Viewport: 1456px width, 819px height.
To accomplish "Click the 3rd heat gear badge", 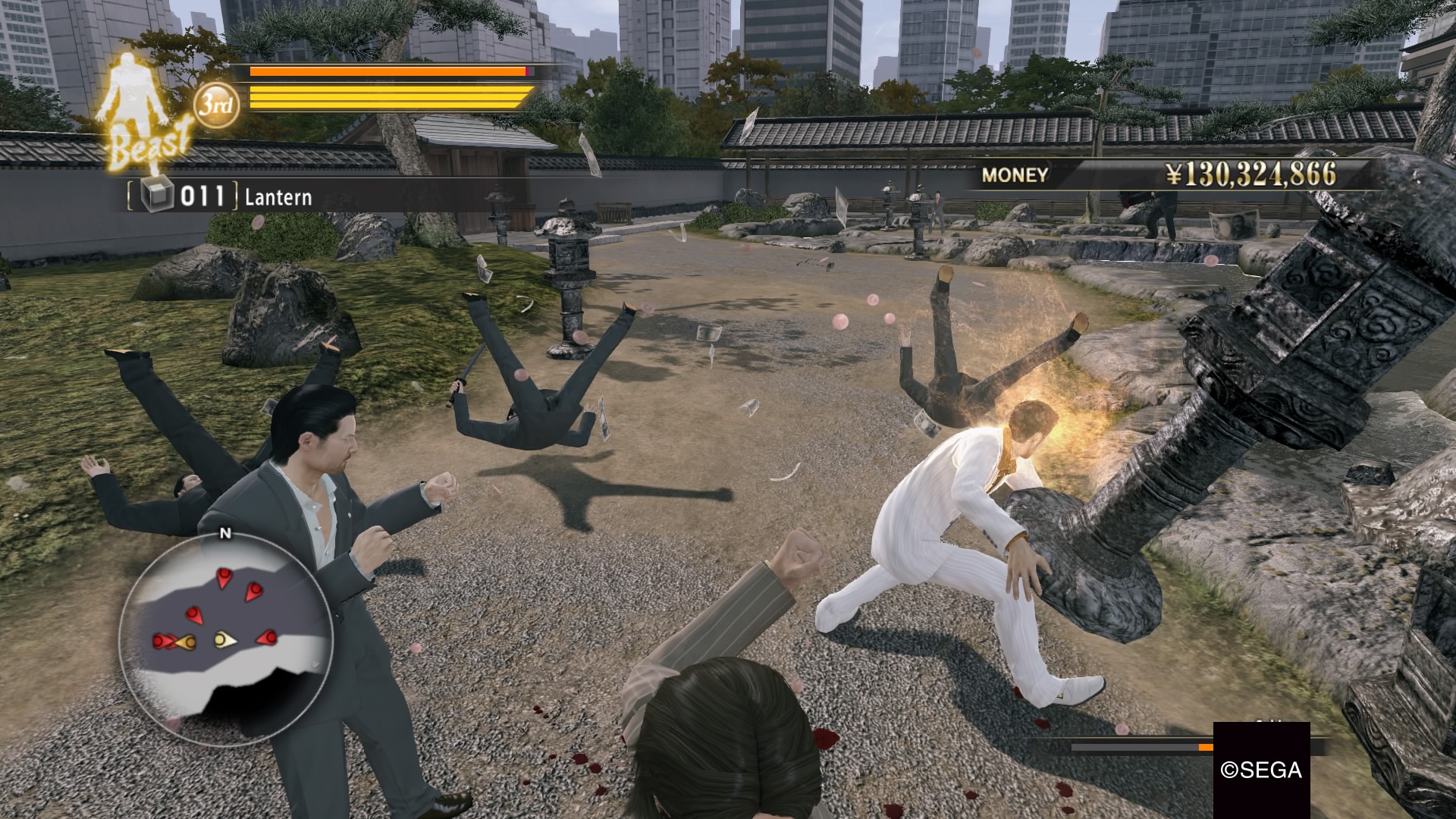I will pyautogui.click(x=216, y=104).
